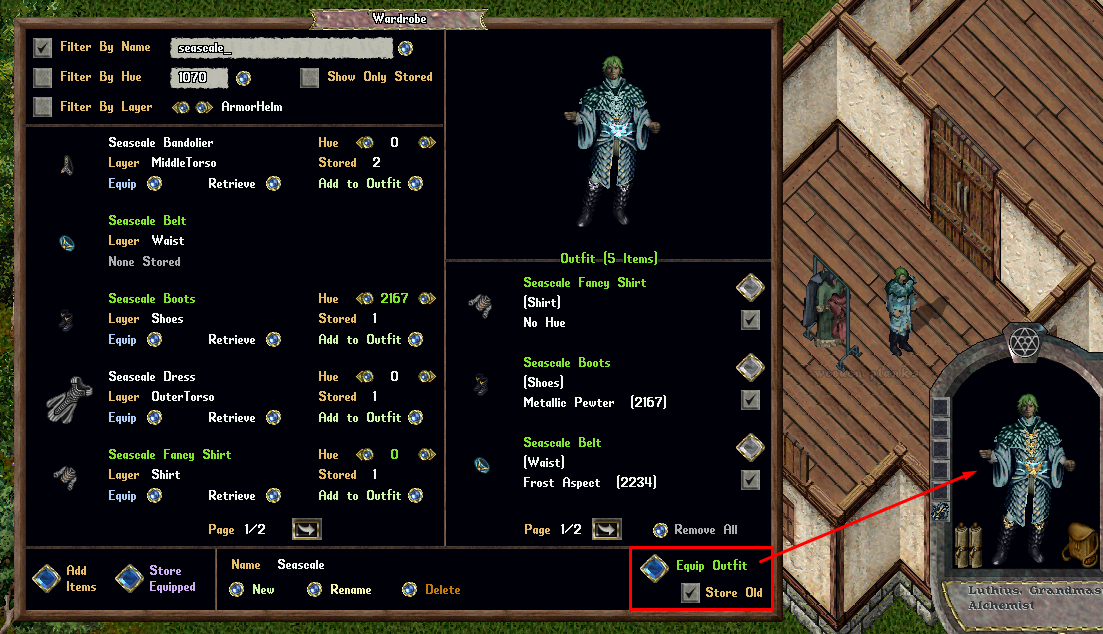Toggle the Filter By Hue checkbox
This screenshot has height=634, width=1103.
43,77
